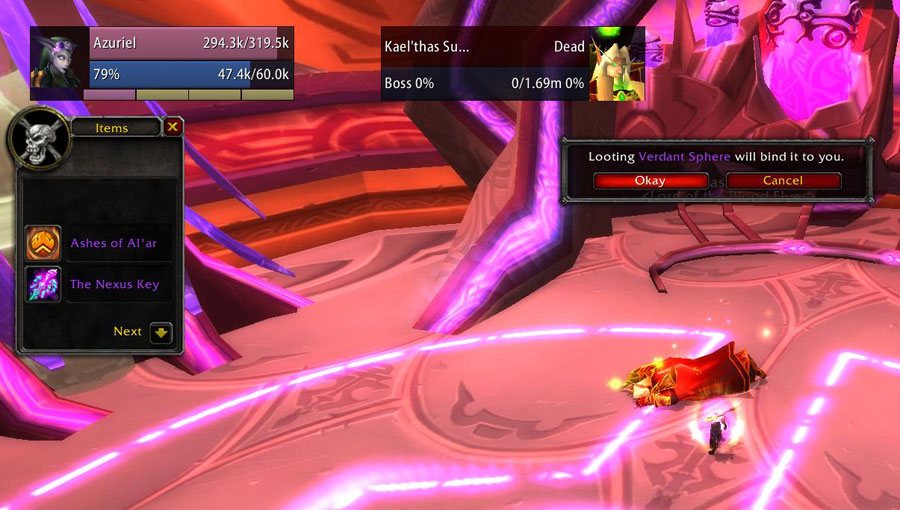This screenshot has height=510, width=900.
Task: Close the Items loot window
Action: (173, 127)
